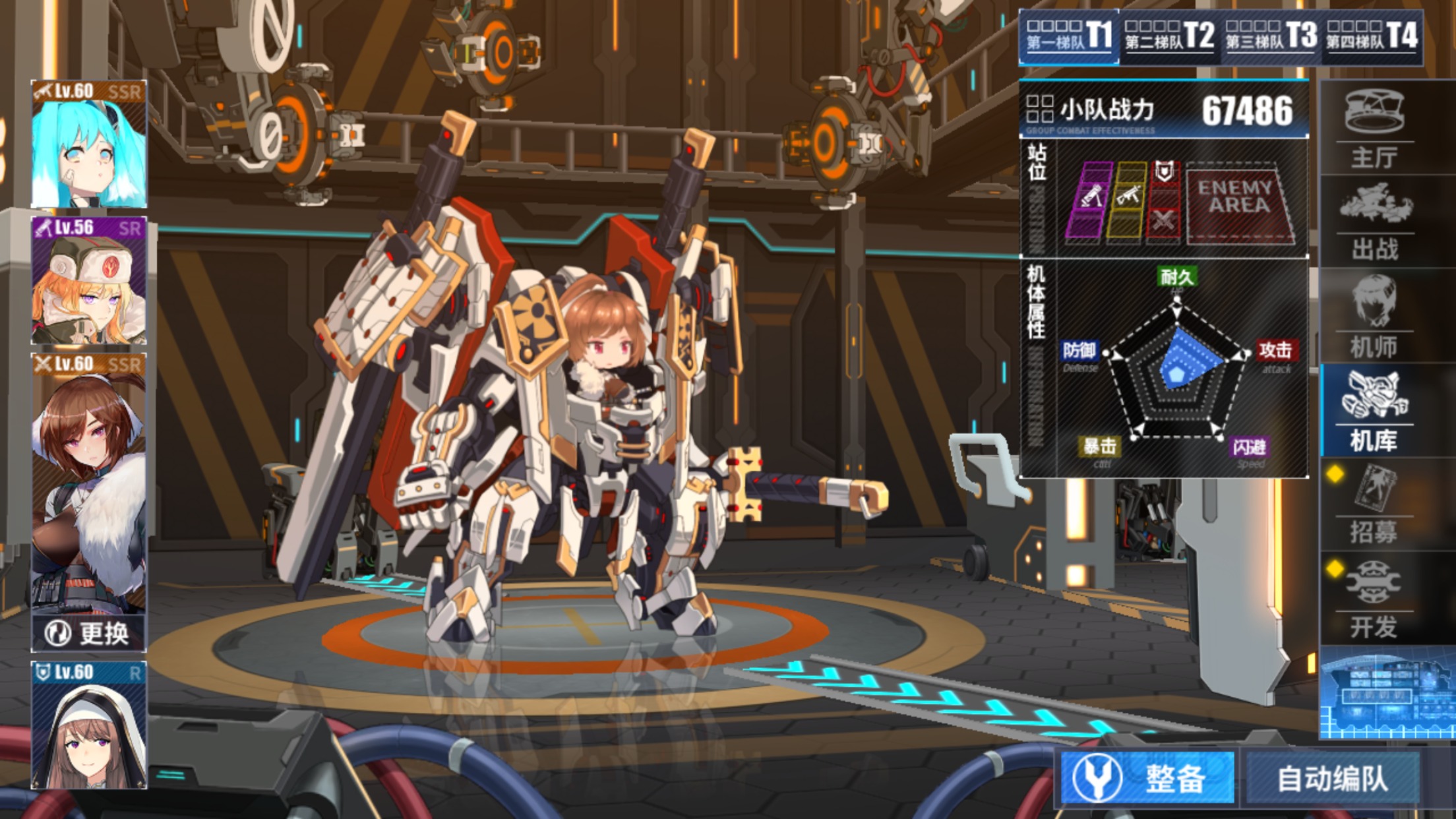Choose the T4 fourth echelon tab

1372,36
